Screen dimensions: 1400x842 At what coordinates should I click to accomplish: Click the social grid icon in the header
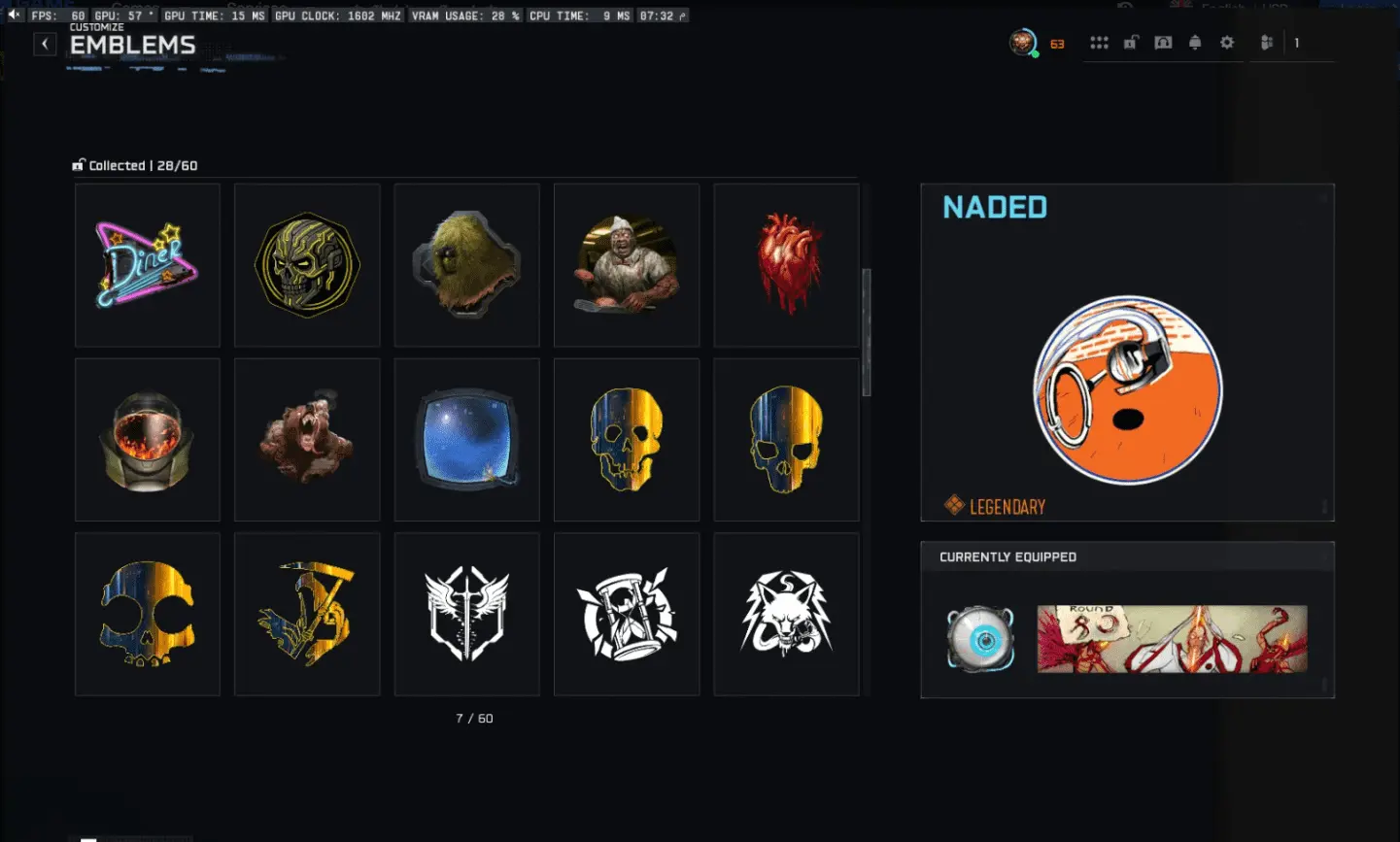pyautogui.click(x=1099, y=43)
